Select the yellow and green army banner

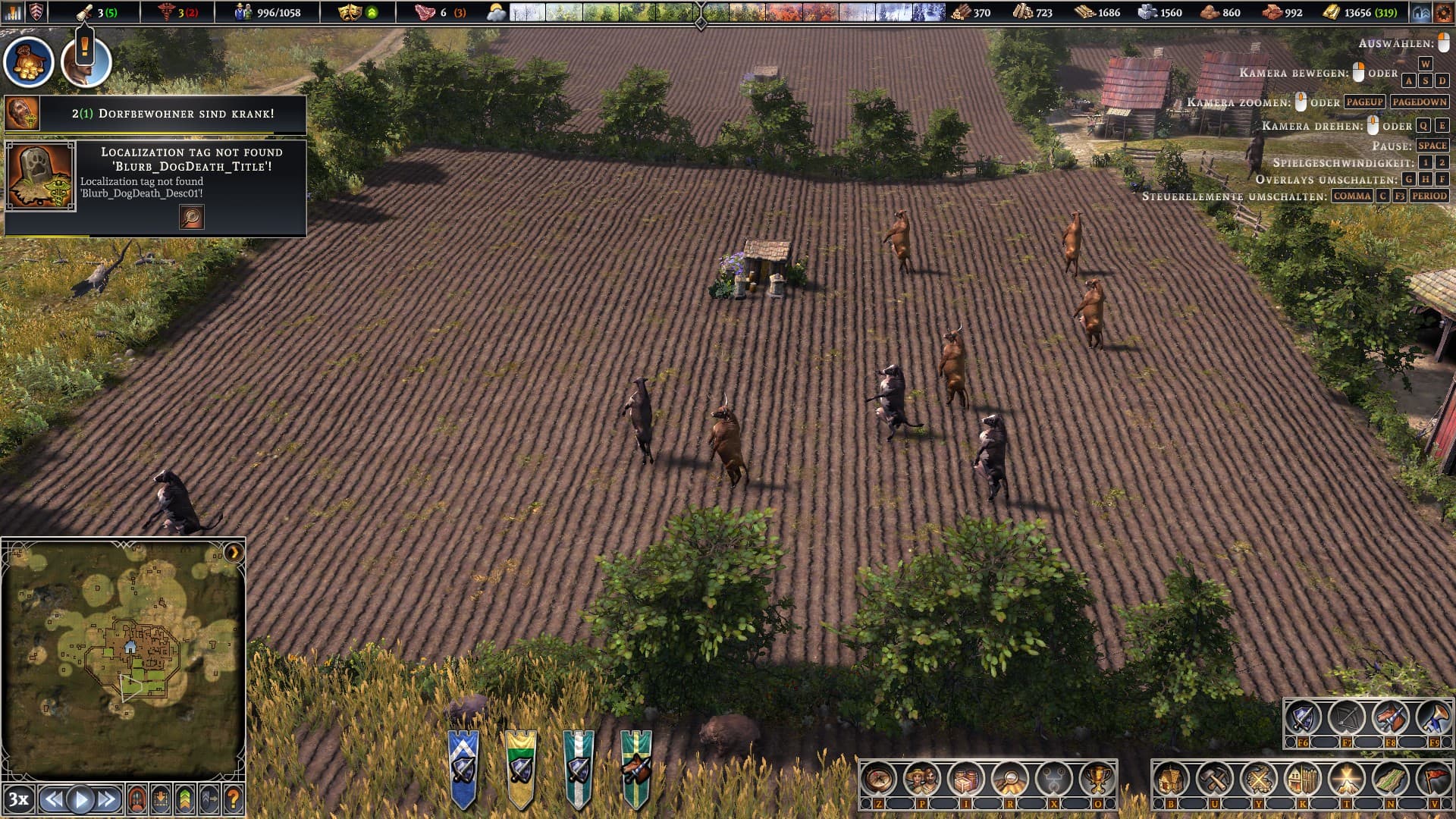point(521,767)
